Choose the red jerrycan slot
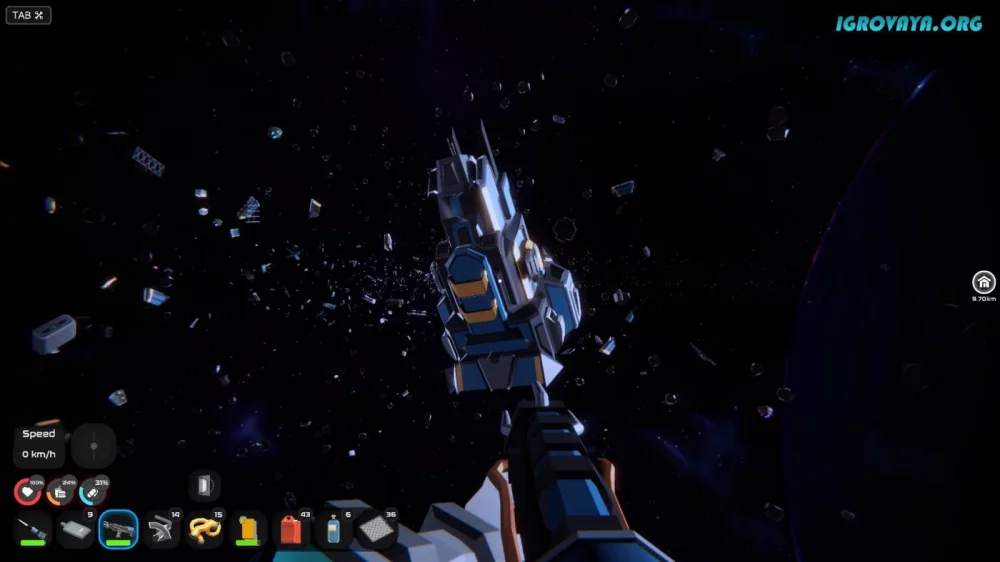This screenshot has width=1000, height=562. (x=291, y=529)
